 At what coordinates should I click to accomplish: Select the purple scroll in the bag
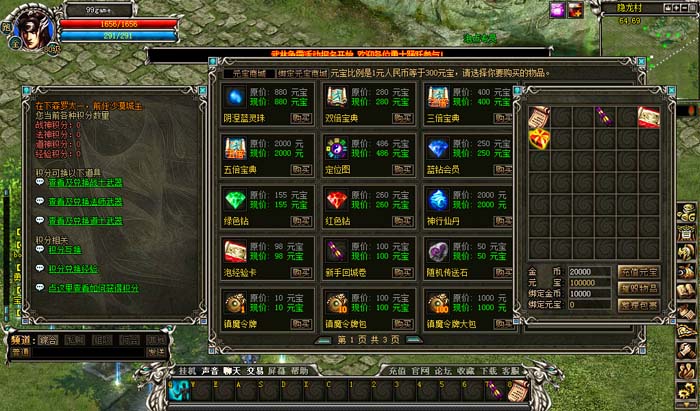pos(602,116)
